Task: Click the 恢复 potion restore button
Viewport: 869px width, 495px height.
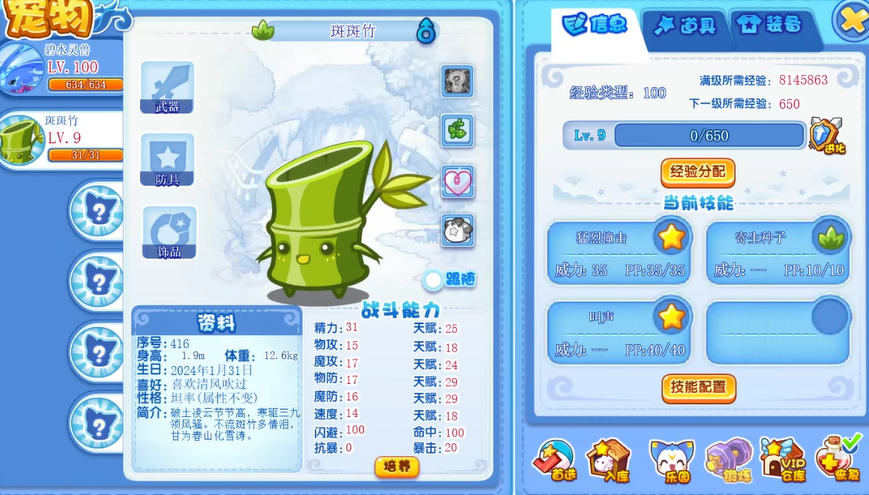Action: [838, 461]
